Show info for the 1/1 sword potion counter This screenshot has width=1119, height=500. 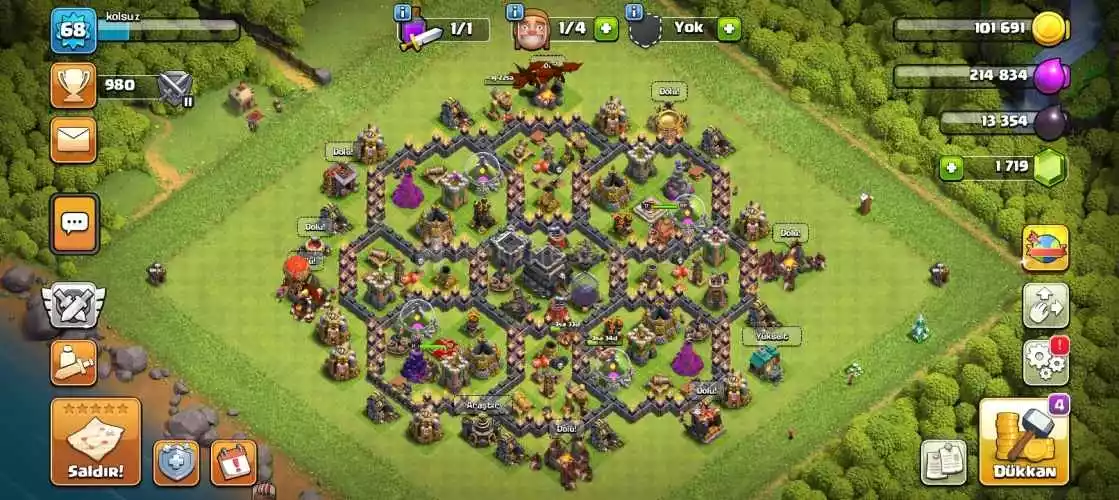pos(404,13)
